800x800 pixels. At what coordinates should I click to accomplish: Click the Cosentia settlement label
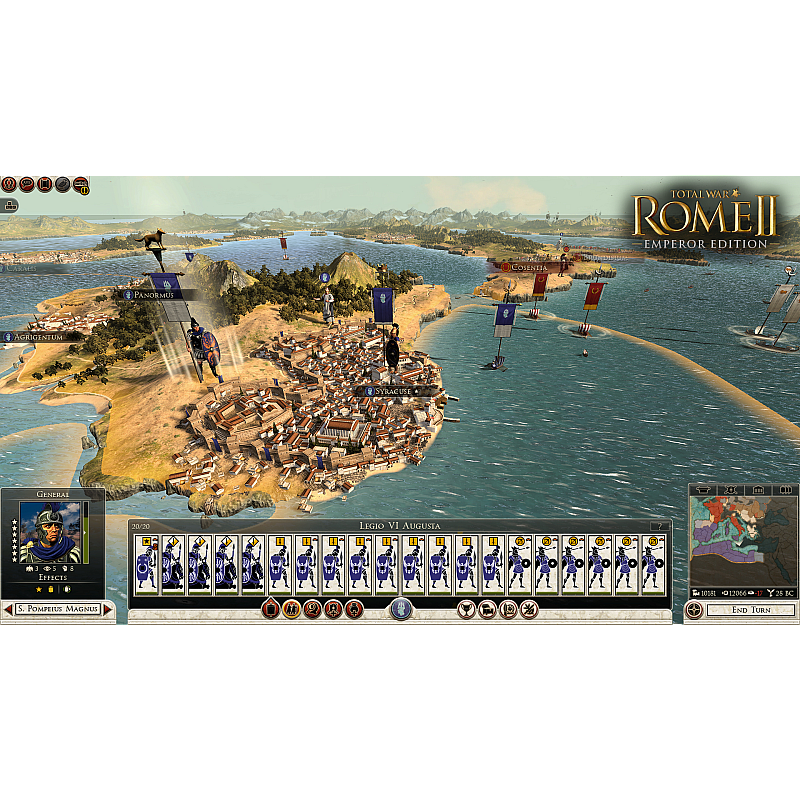point(529,267)
